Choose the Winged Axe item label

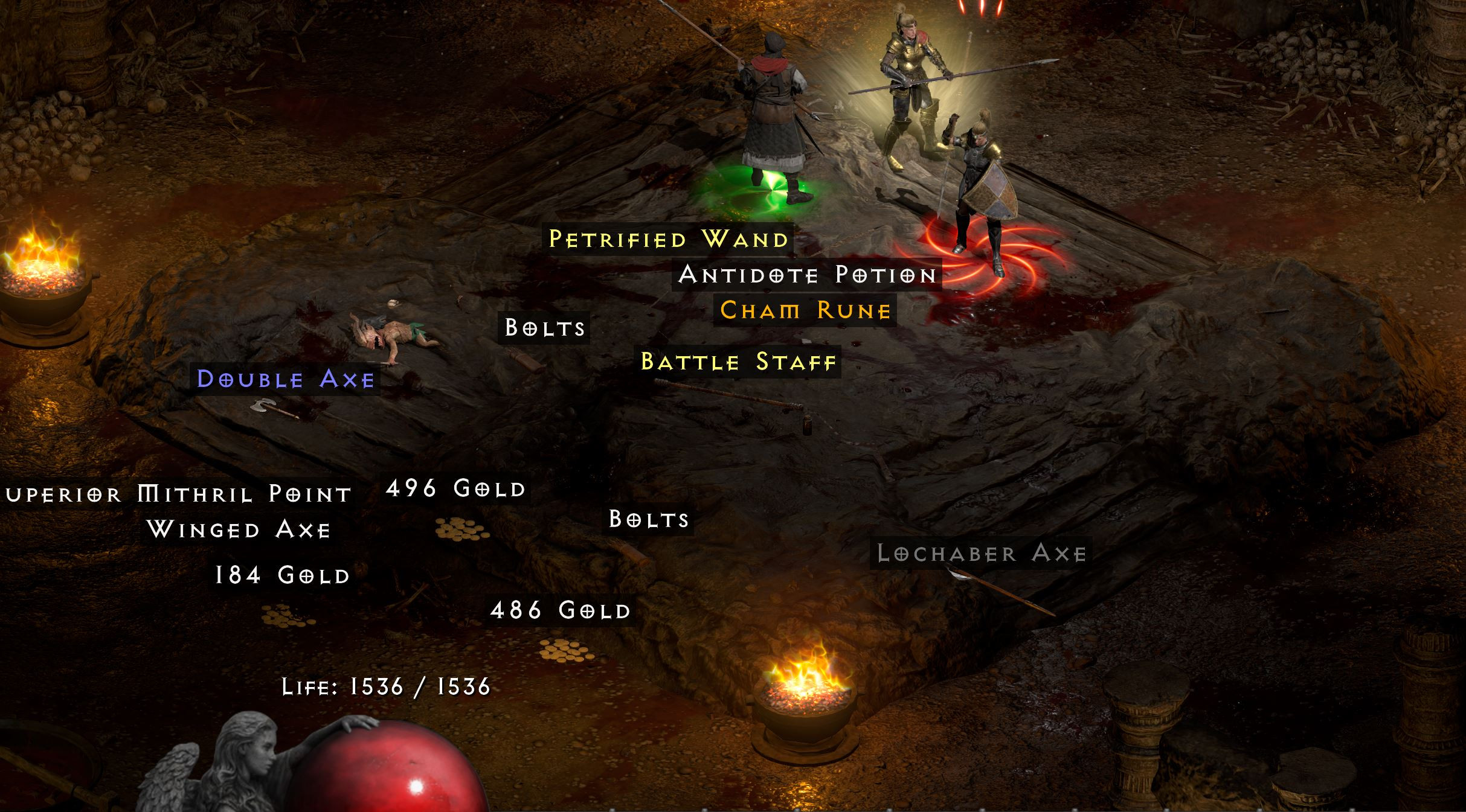pos(239,530)
